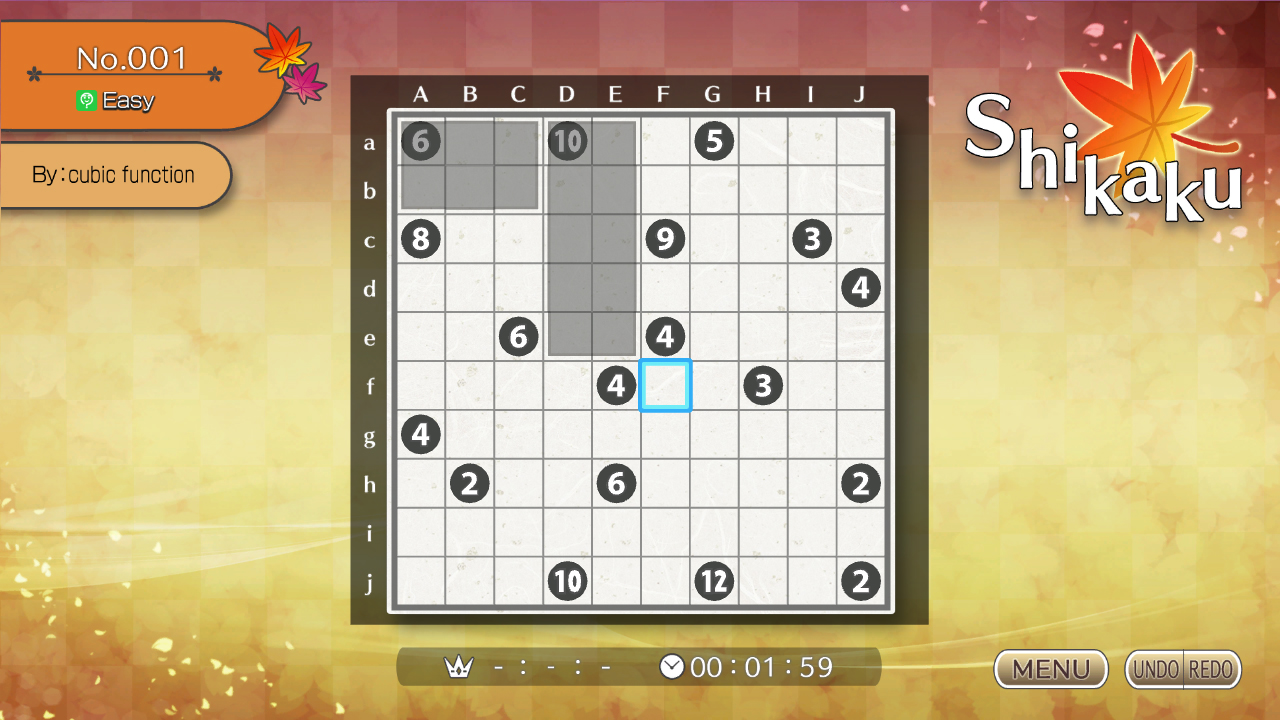Click the column header J
Image resolution: width=1280 pixels, height=720 pixels.
(x=861, y=95)
